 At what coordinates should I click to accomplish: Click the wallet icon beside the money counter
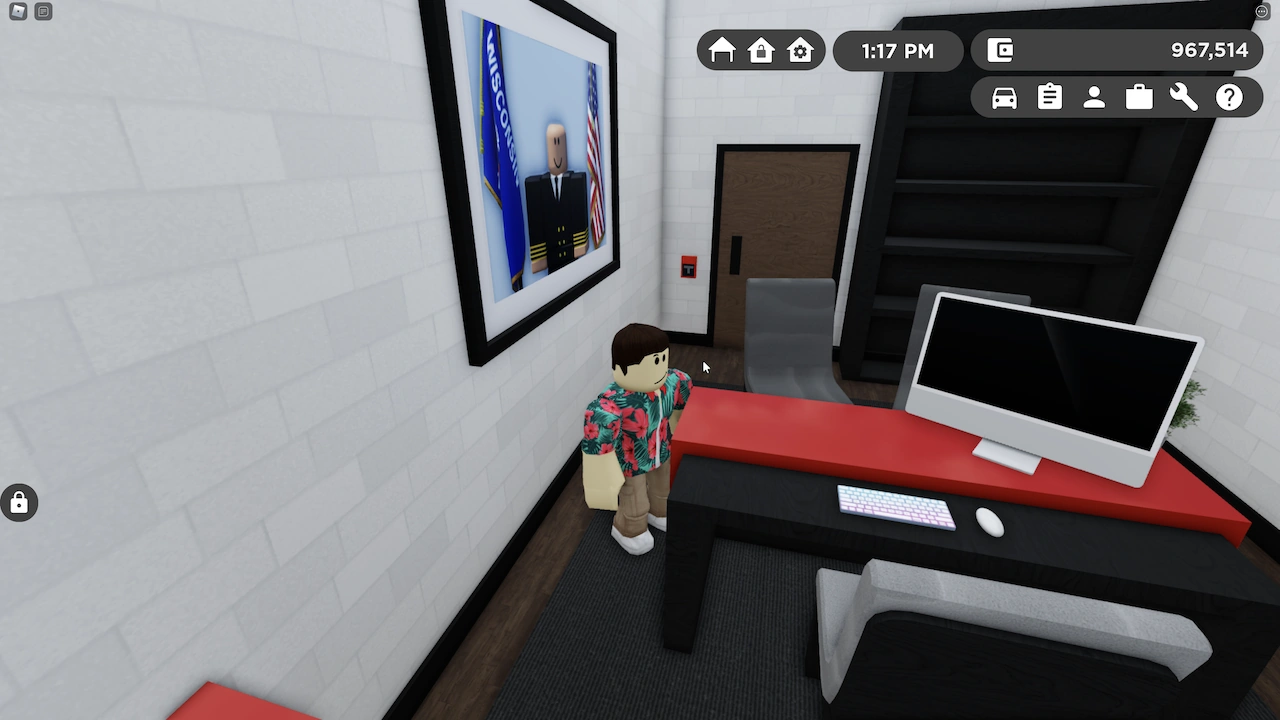point(999,50)
